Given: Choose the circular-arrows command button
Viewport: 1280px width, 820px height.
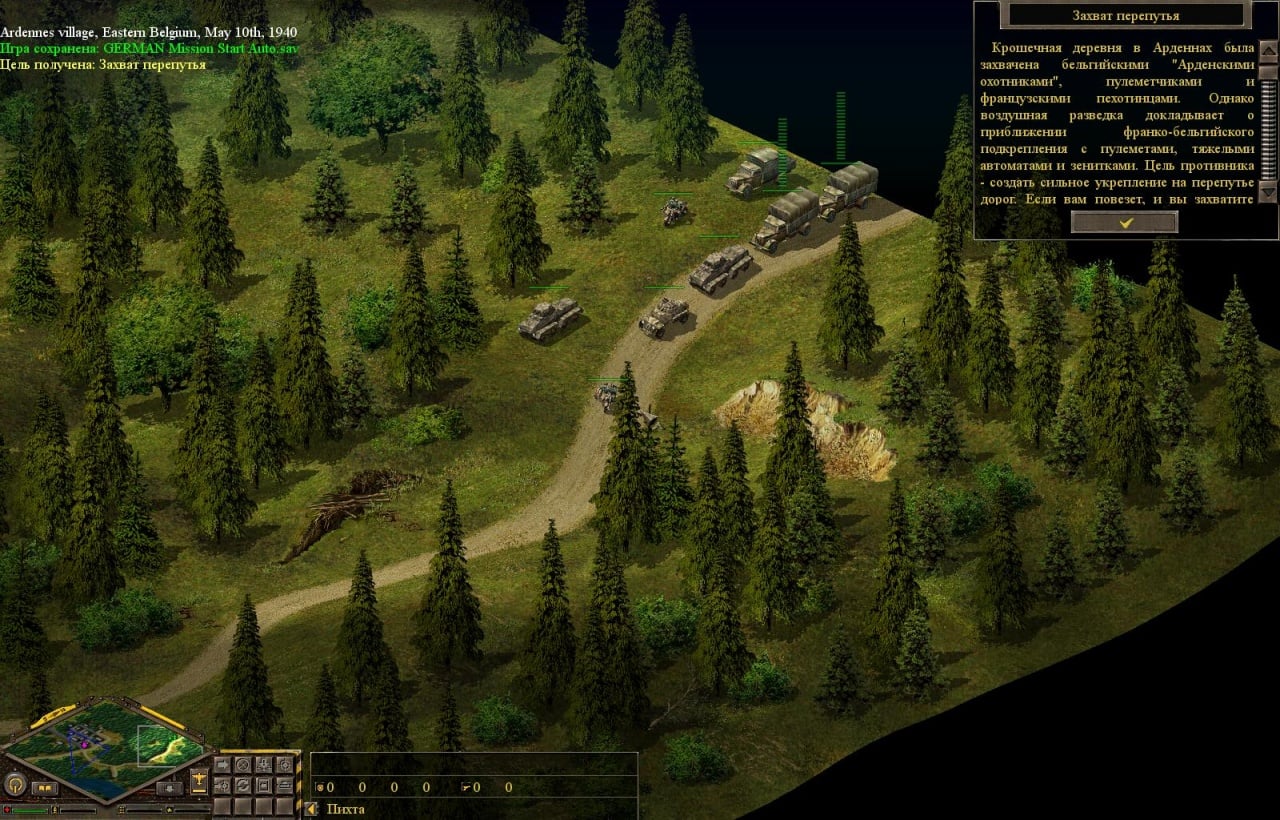Looking at the screenshot, I should tap(243, 786).
